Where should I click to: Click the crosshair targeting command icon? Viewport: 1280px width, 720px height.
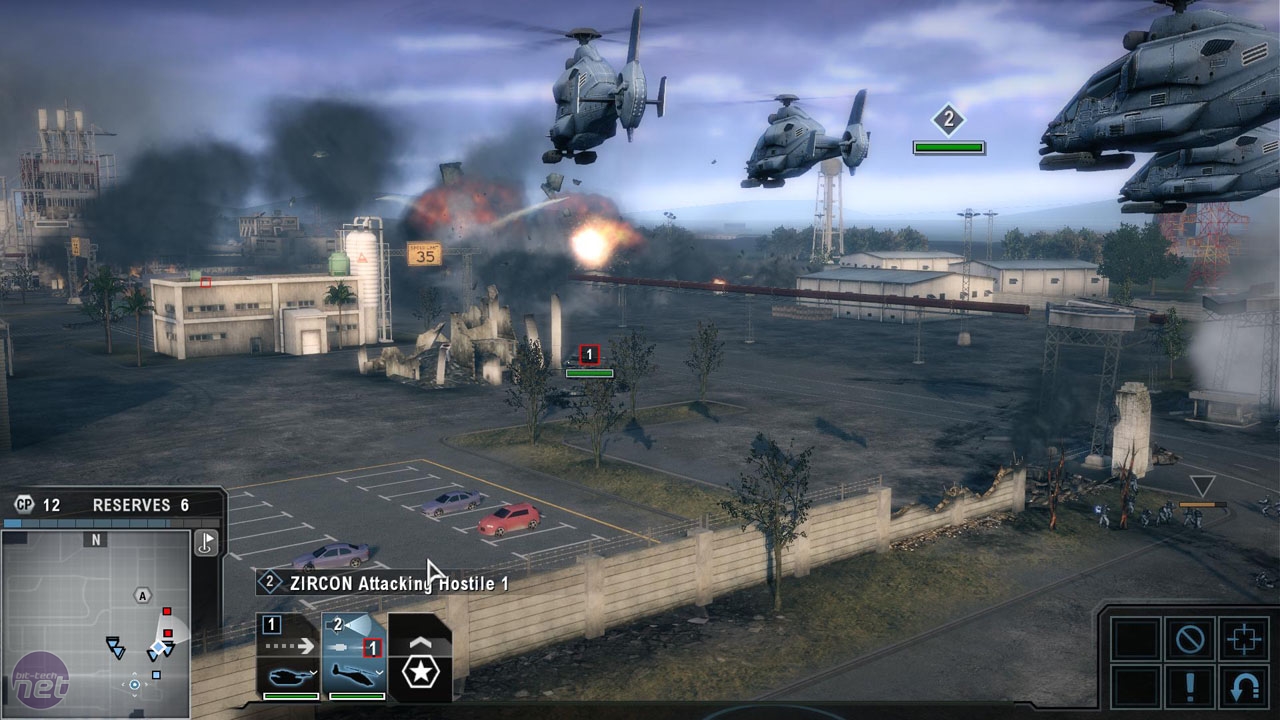pyautogui.click(x=1243, y=638)
